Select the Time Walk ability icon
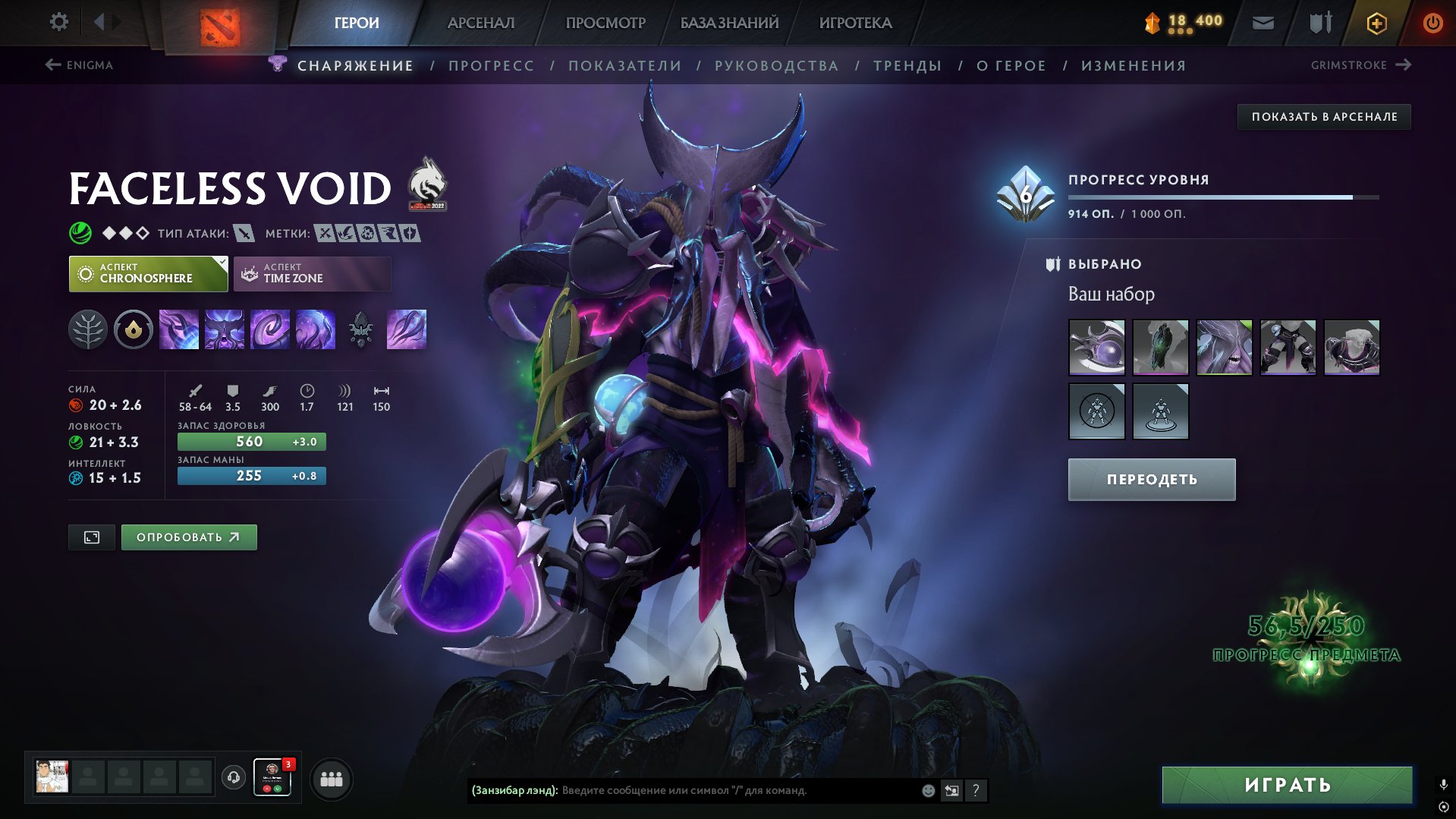Viewport: 1456px width, 819px height. coord(179,329)
